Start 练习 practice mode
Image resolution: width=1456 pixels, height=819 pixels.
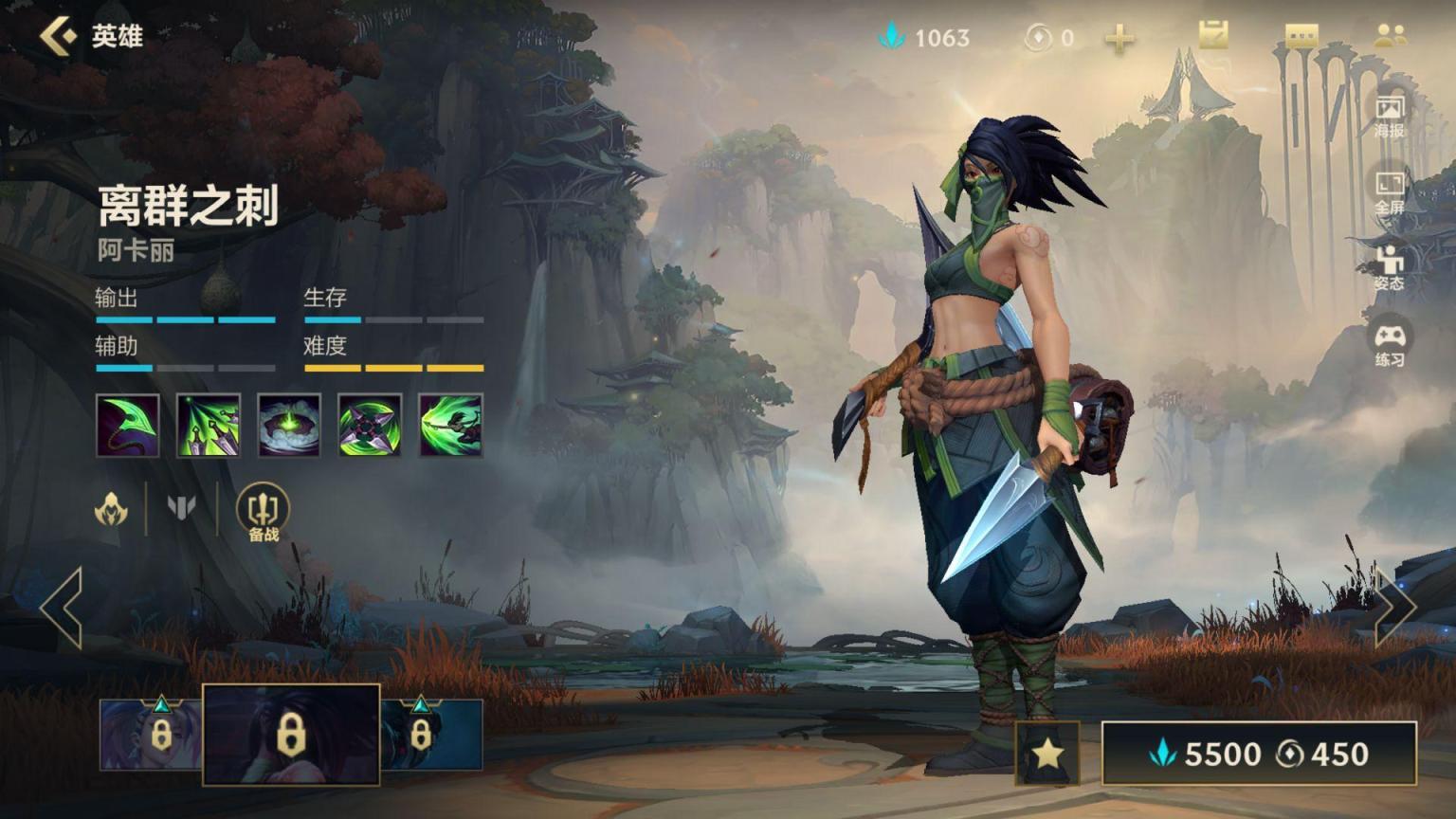click(1390, 345)
